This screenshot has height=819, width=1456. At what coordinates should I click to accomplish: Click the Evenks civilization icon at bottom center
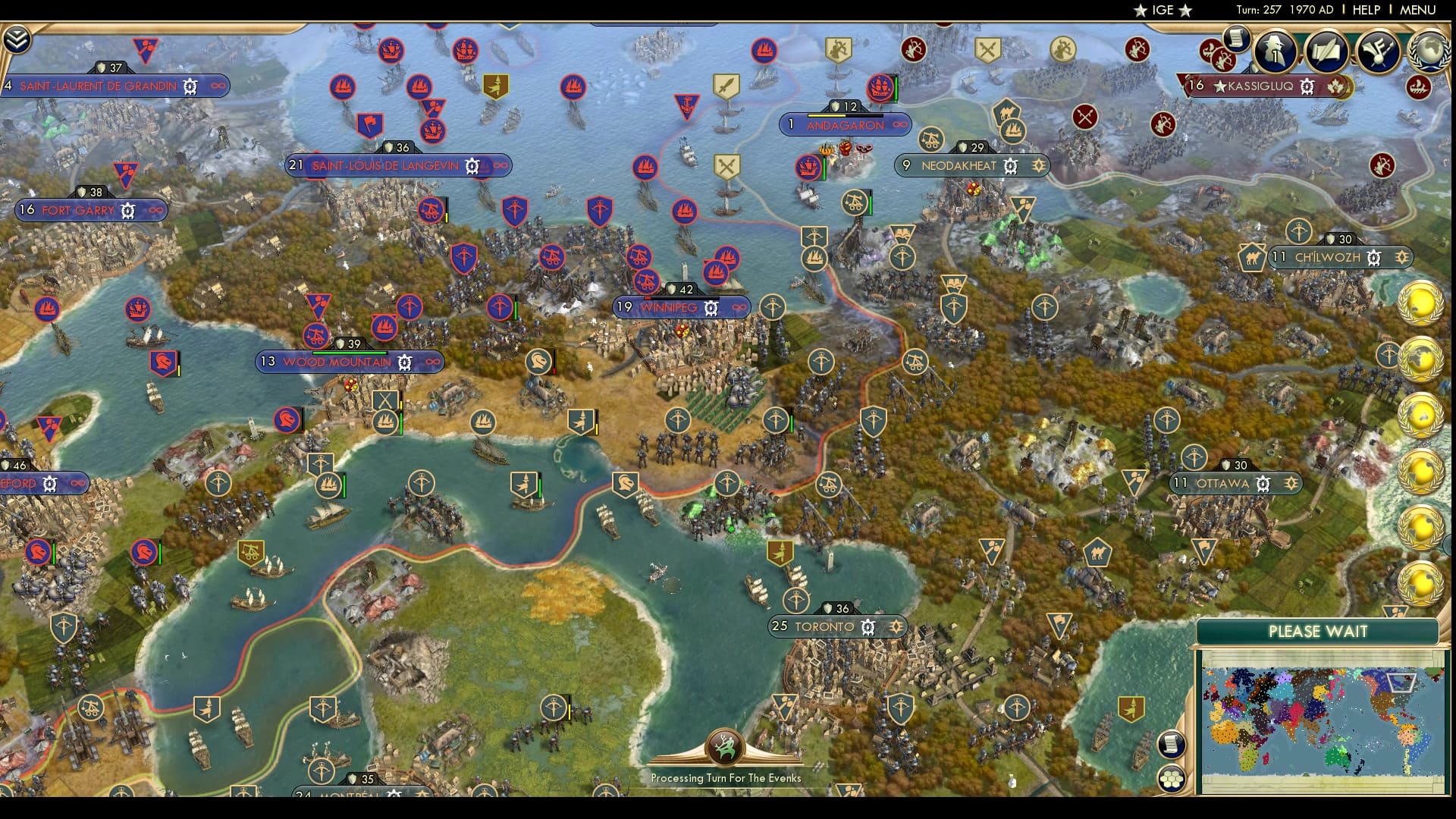point(724,747)
